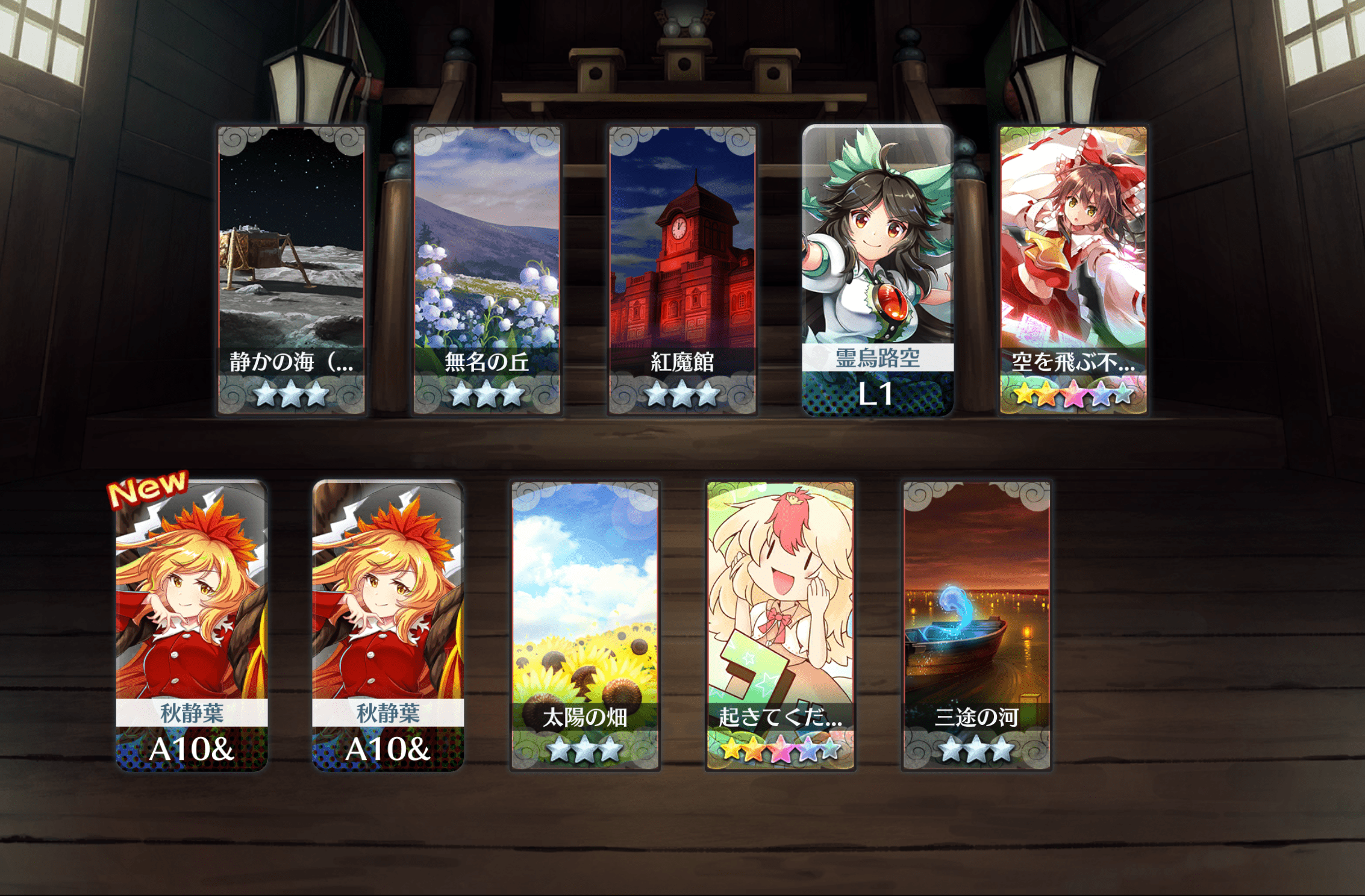This screenshot has width=1365, height=896.
Task: Pick the 秋静葉 card without New badge
Action: (x=388, y=625)
